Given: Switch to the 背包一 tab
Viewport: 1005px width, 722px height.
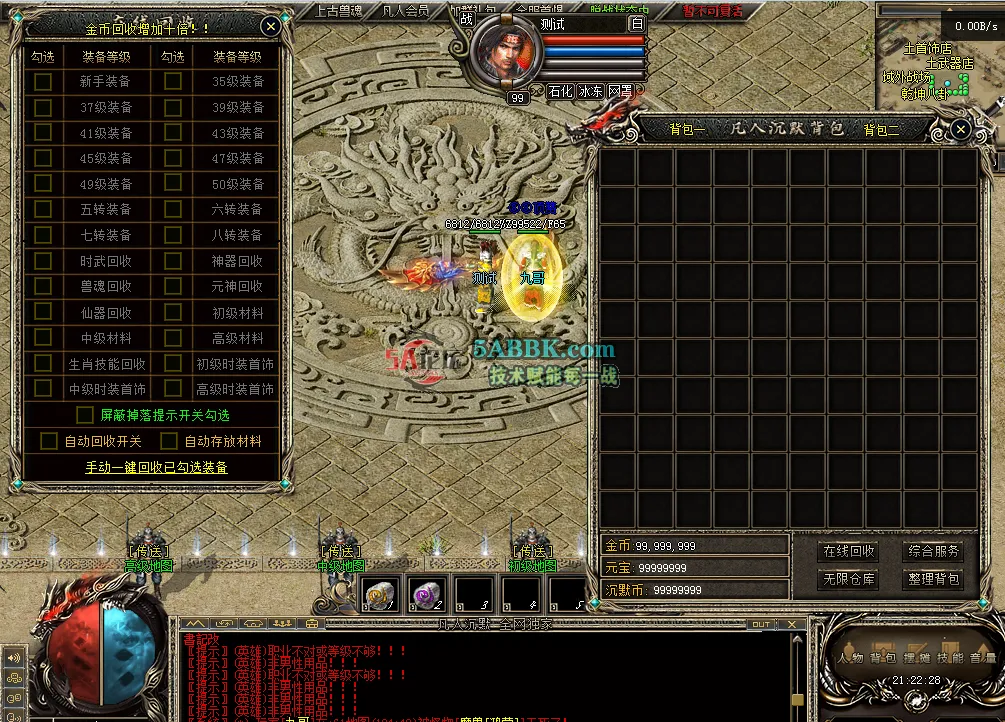Looking at the screenshot, I should point(687,129).
